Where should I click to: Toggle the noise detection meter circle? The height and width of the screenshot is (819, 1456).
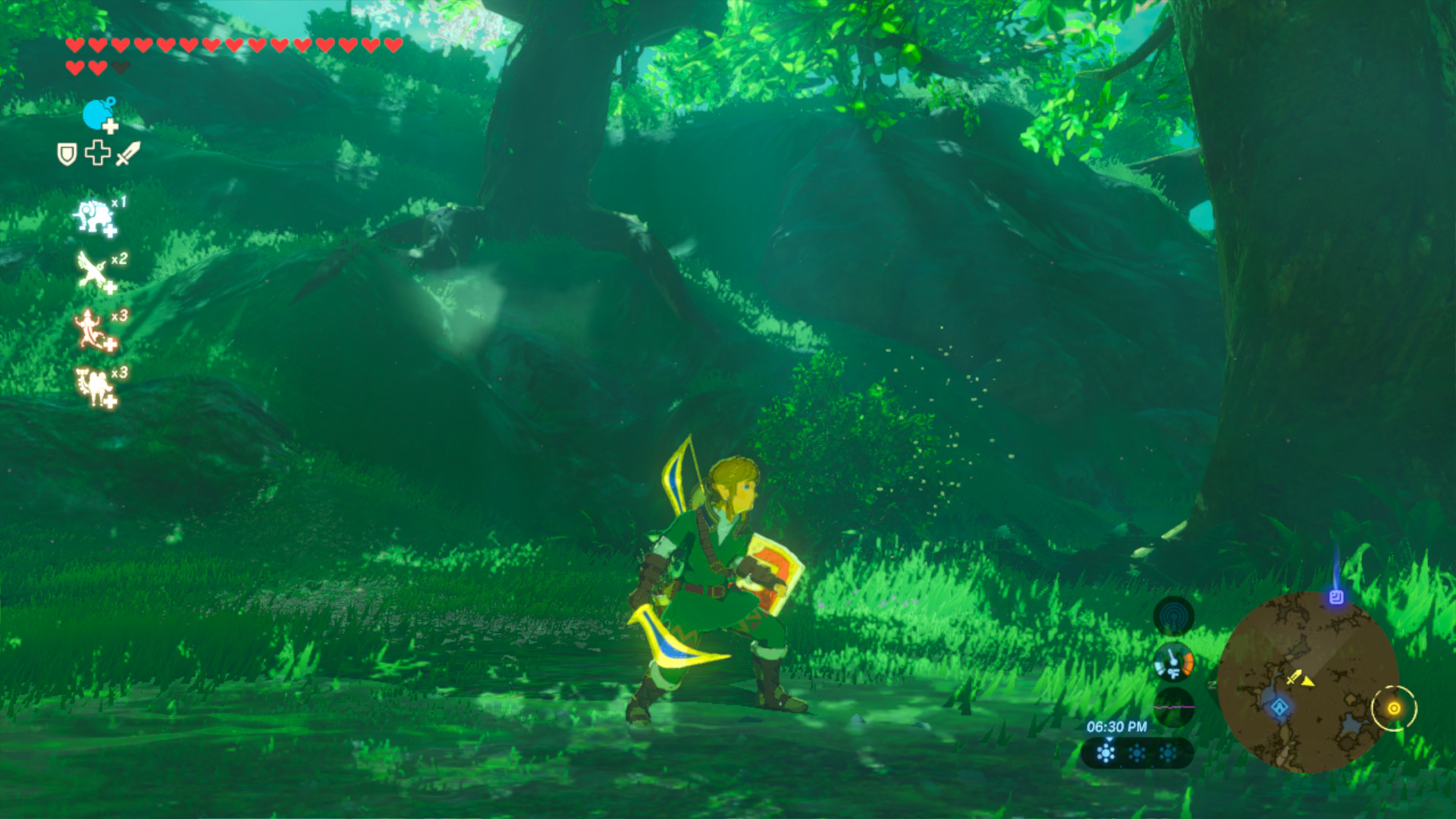click(1175, 706)
